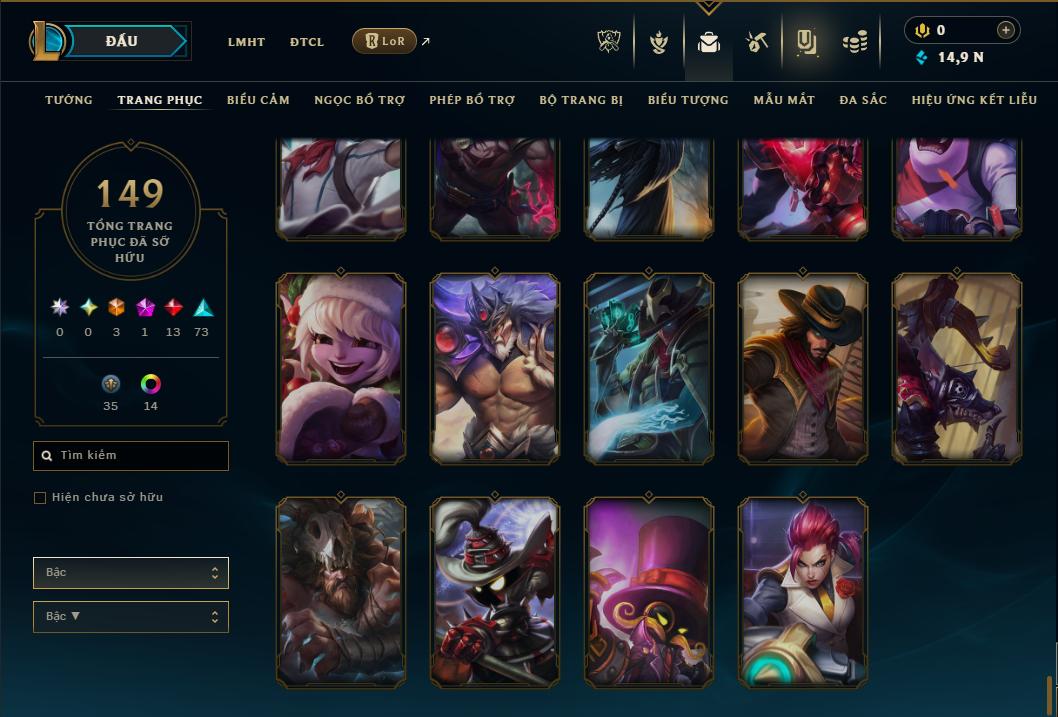
Task: Switch to the TƯỚNG tab
Action: pyautogui.click(x=69, y=100)
